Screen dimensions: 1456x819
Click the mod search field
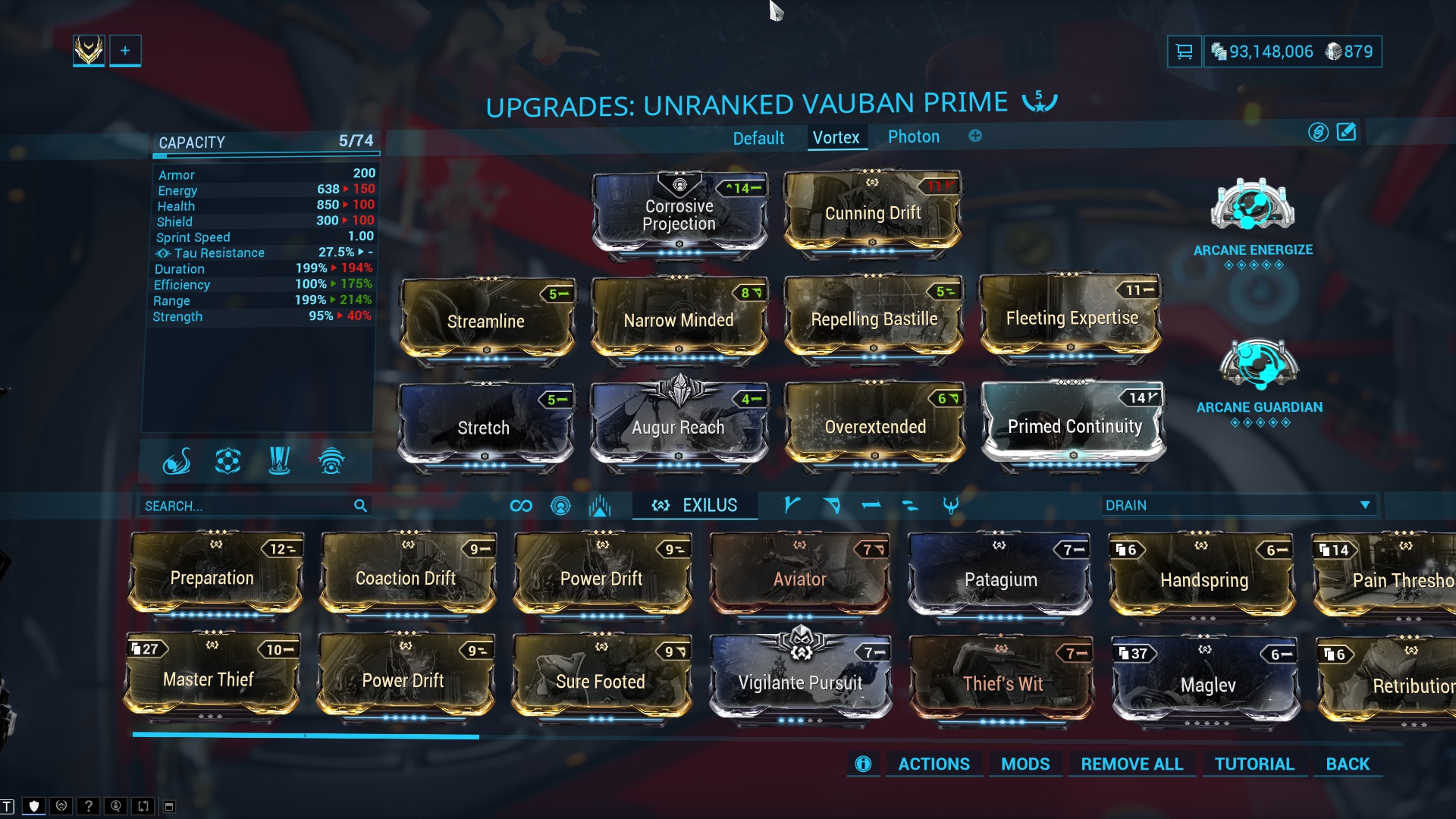point(246,506)
